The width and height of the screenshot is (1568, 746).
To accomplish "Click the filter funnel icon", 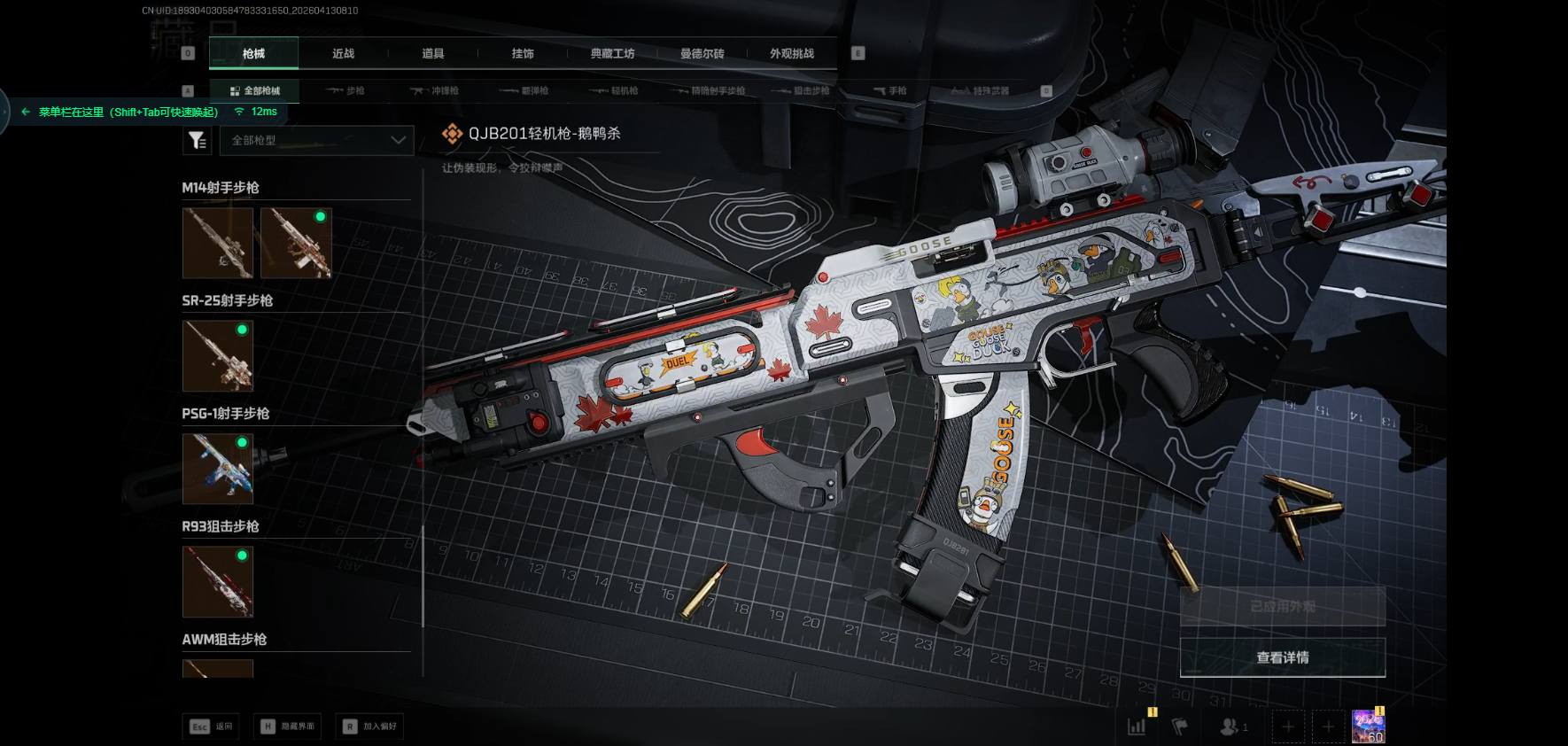I will click(x=197, y=140).
